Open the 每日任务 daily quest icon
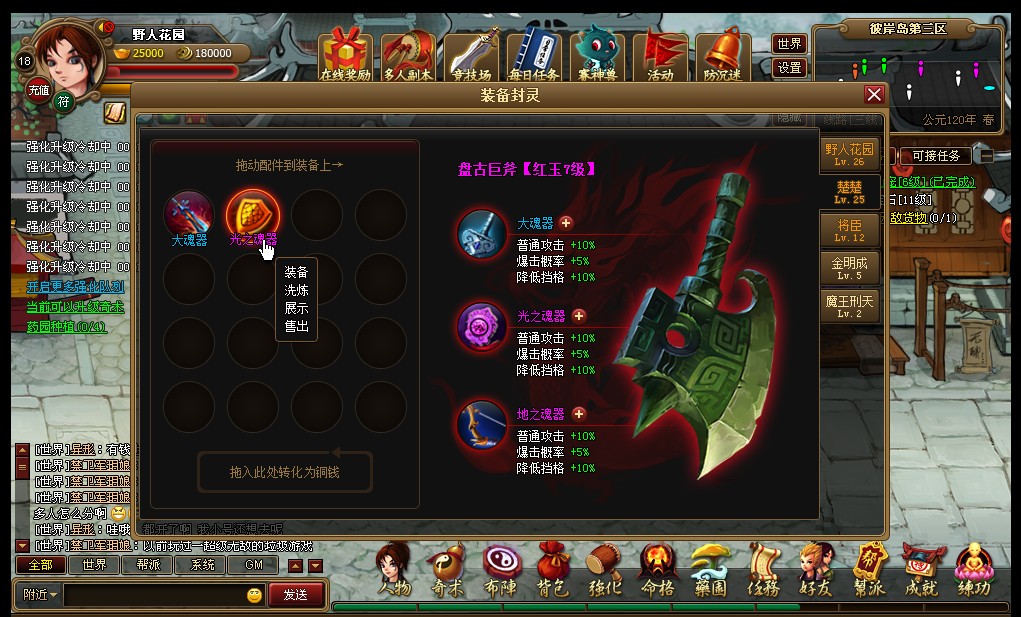Screen dimensions: 1021x617 point(533,55)
